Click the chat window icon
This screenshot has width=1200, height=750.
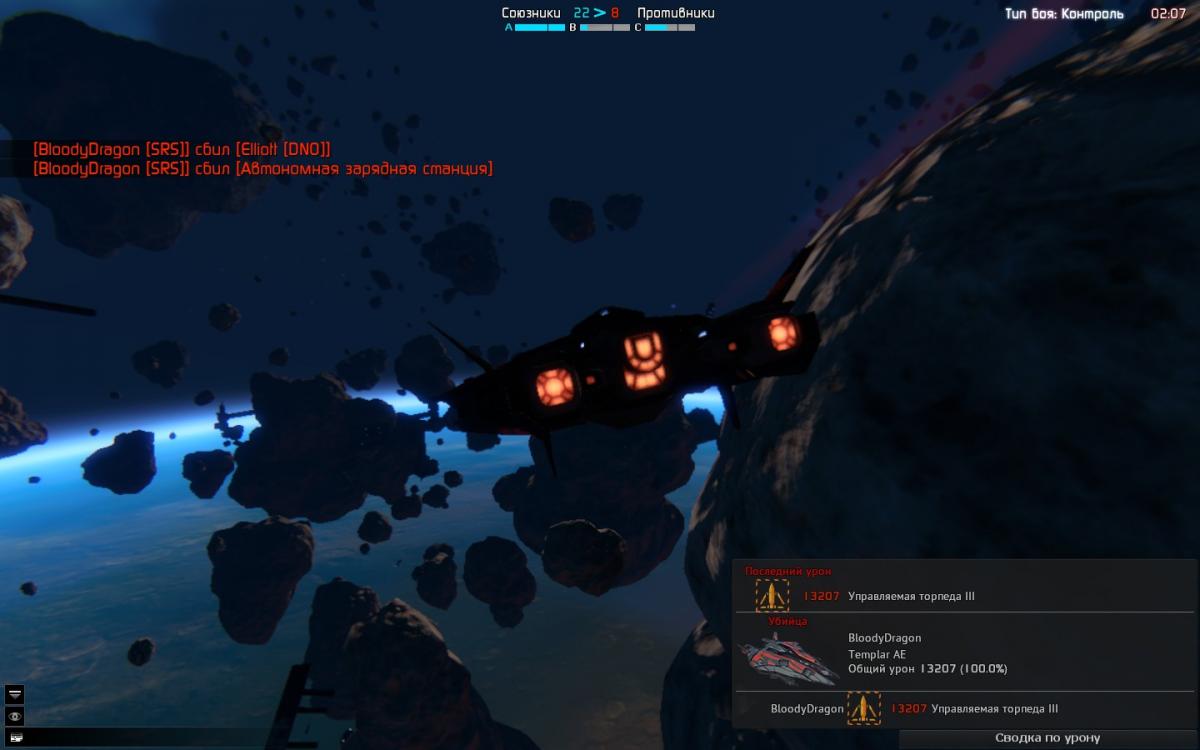[15, 737]
